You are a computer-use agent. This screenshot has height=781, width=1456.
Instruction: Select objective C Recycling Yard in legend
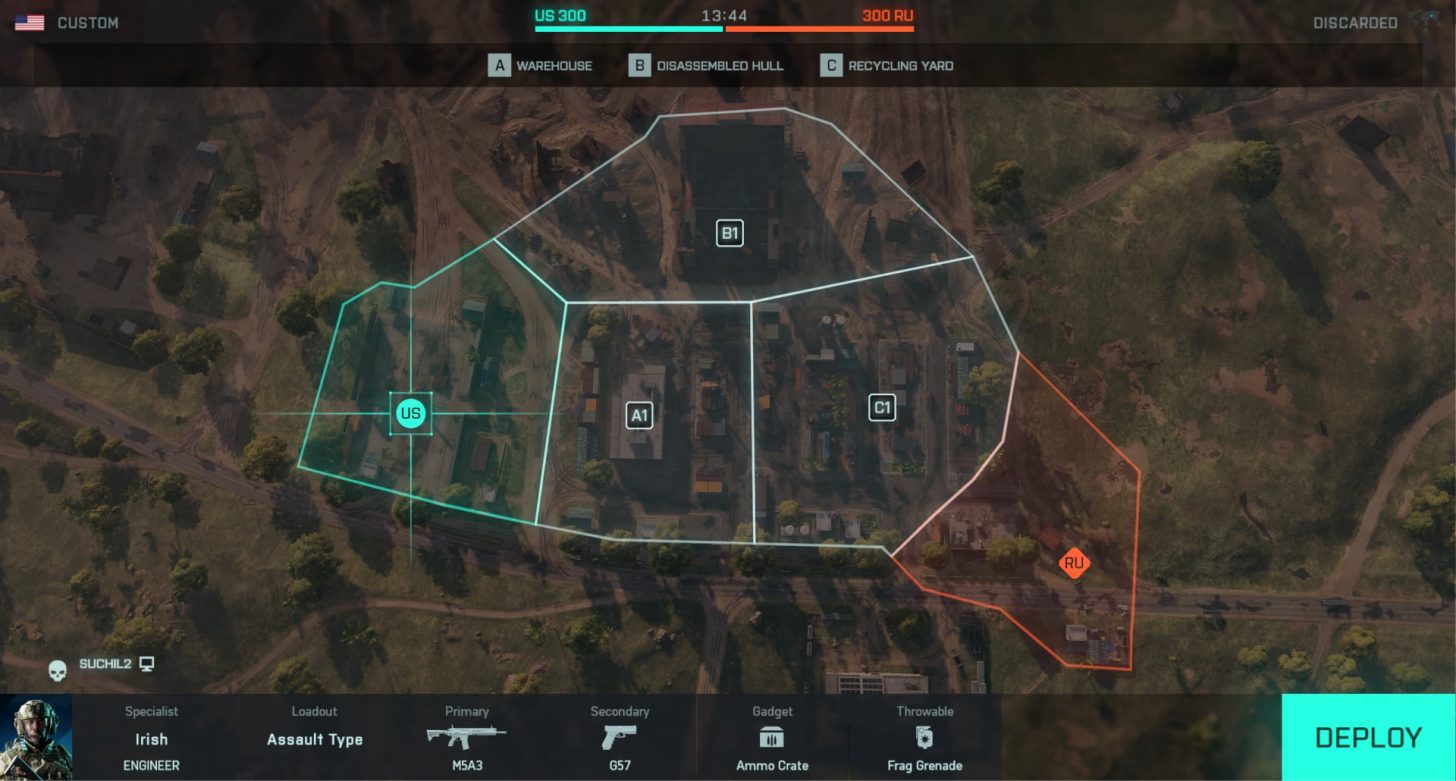[887, 66]
